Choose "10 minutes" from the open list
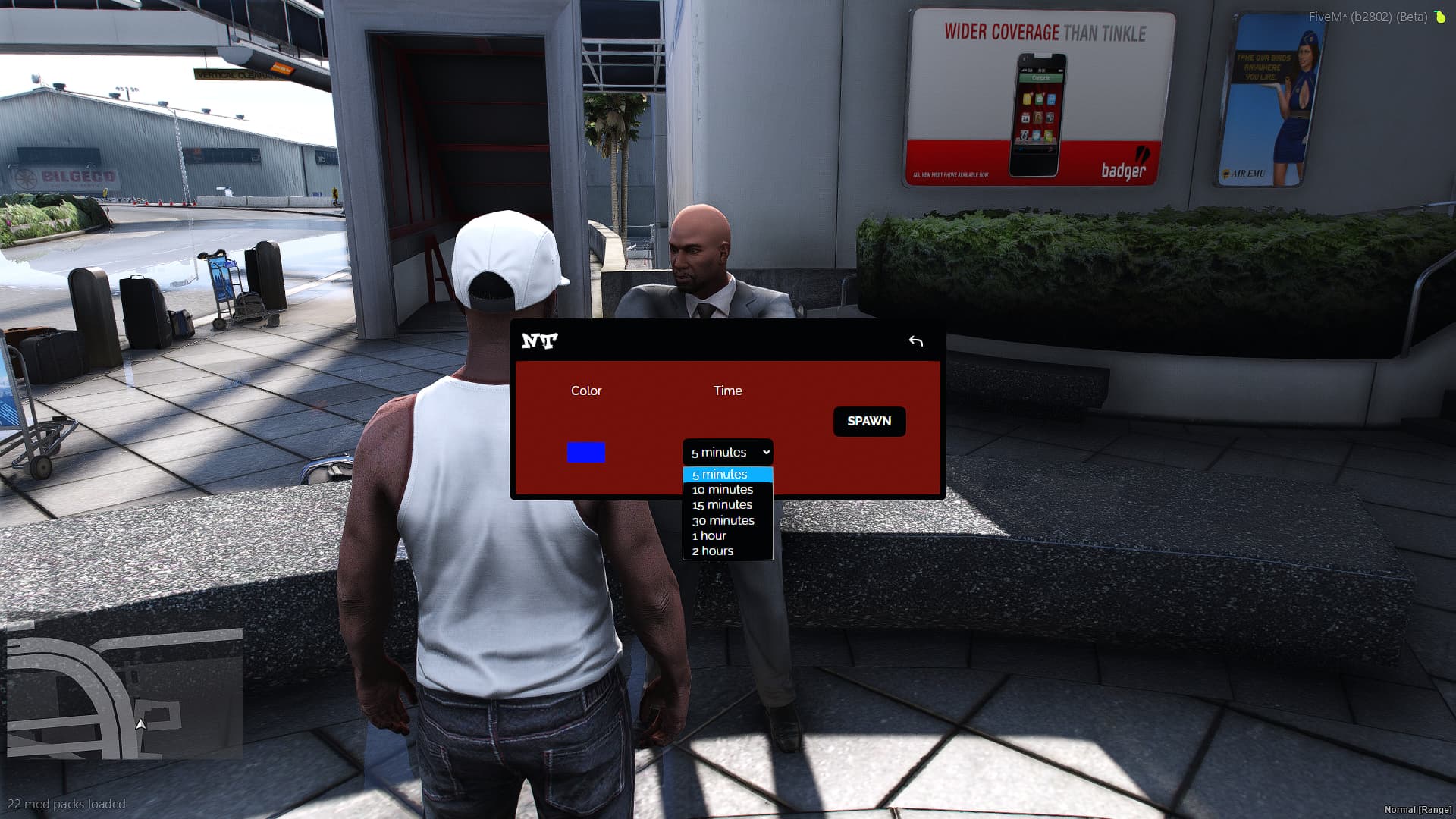The width and height of the screenshot is (1456, 819). click(721, 489)
